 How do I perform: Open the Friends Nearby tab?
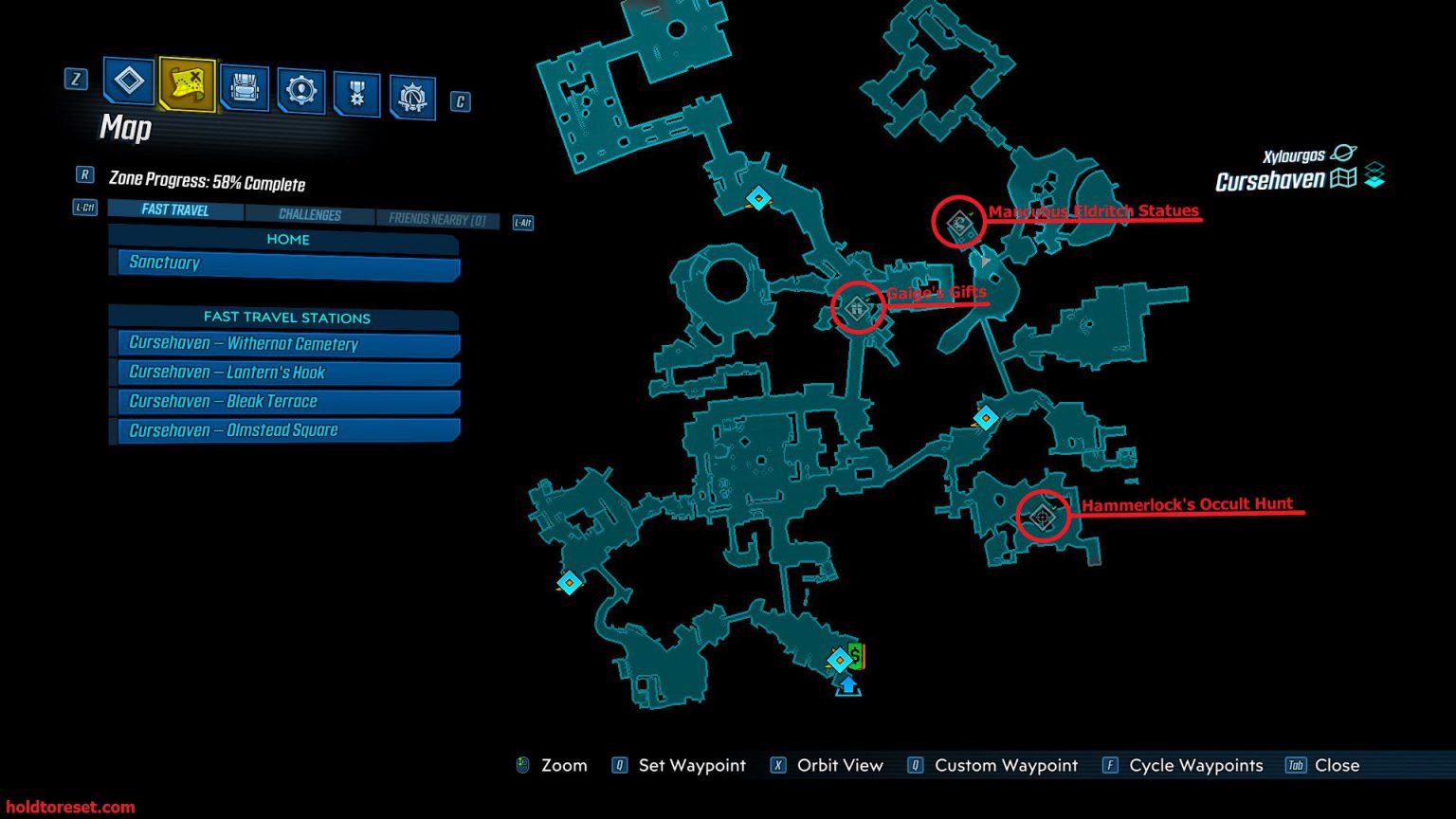coord(438,219)
